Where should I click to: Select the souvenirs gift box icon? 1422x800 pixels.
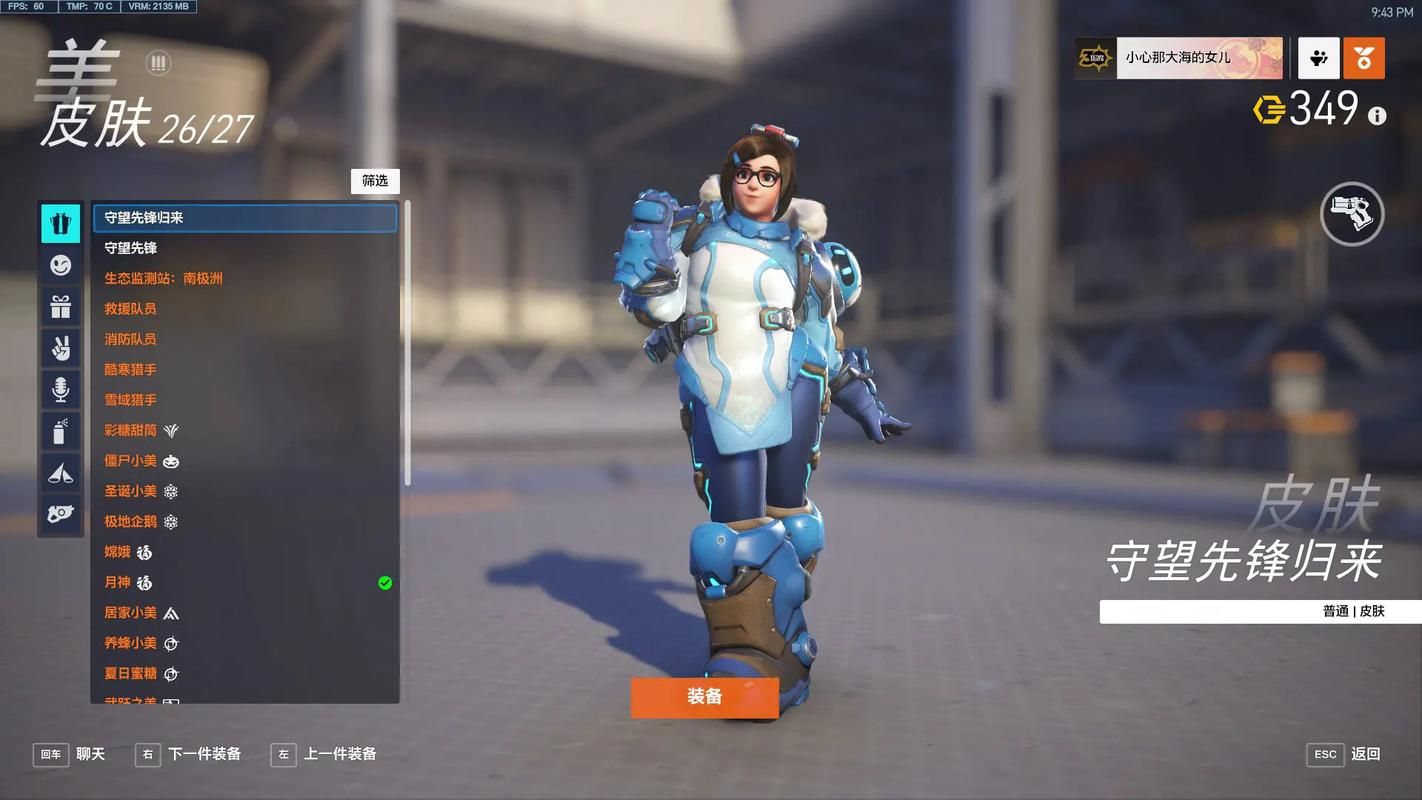click(60, 307)
